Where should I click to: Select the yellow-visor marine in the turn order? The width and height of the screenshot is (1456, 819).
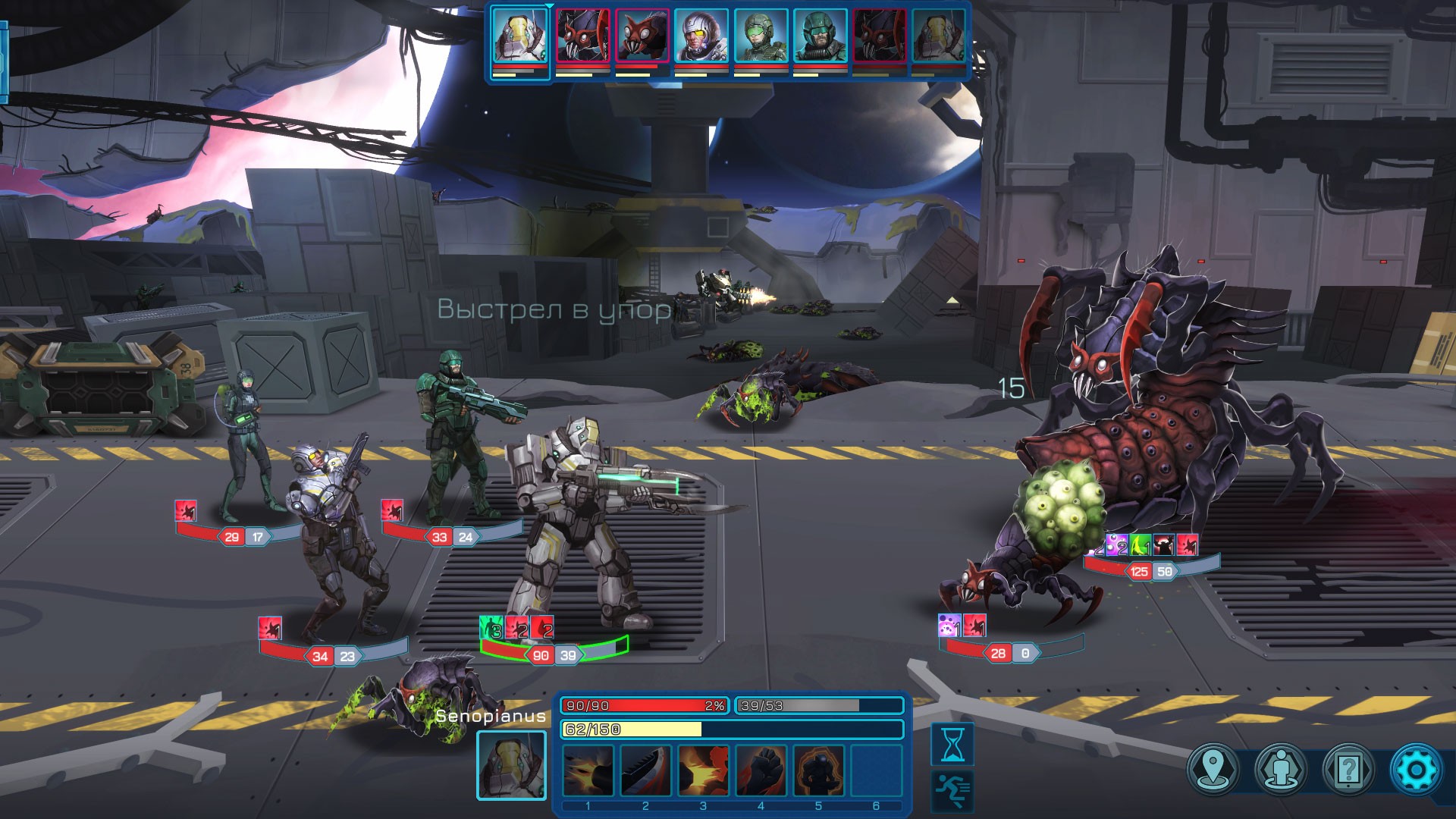(701, 36)
